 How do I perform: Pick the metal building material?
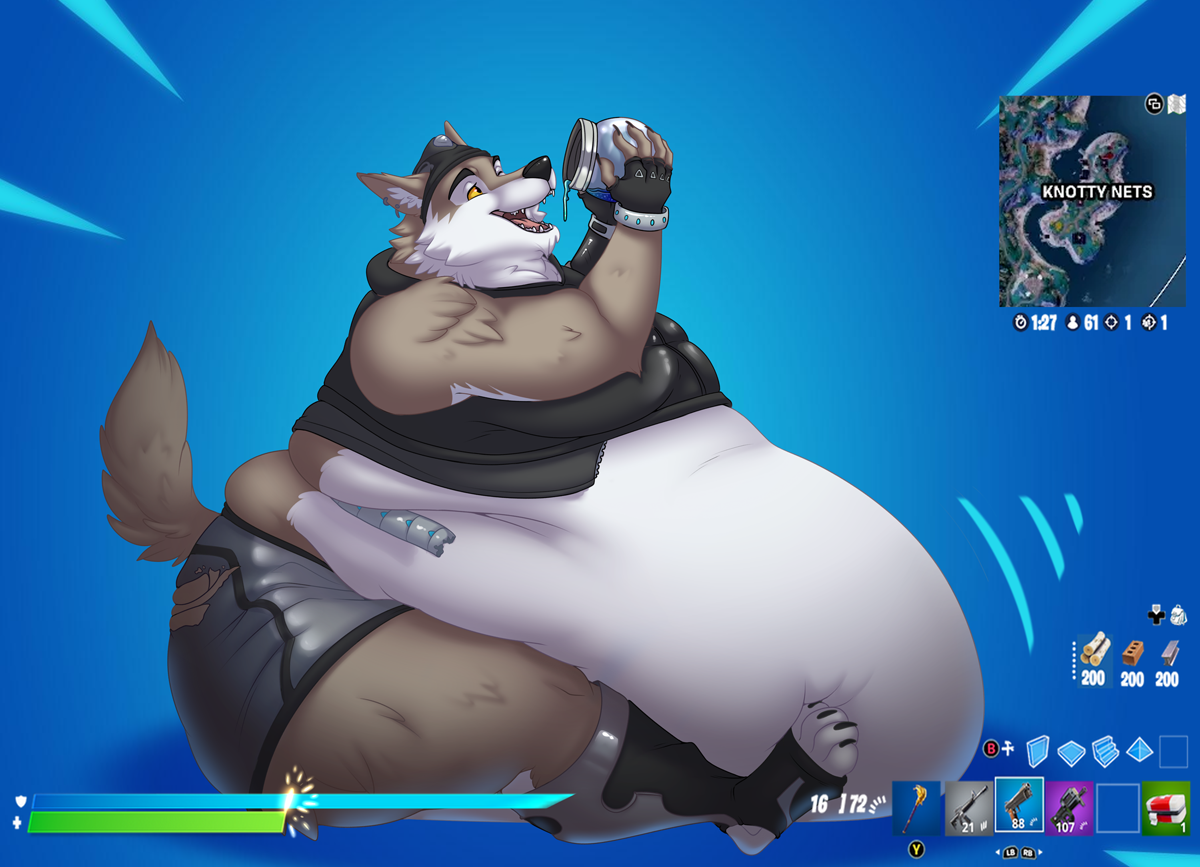[1168, 654]
